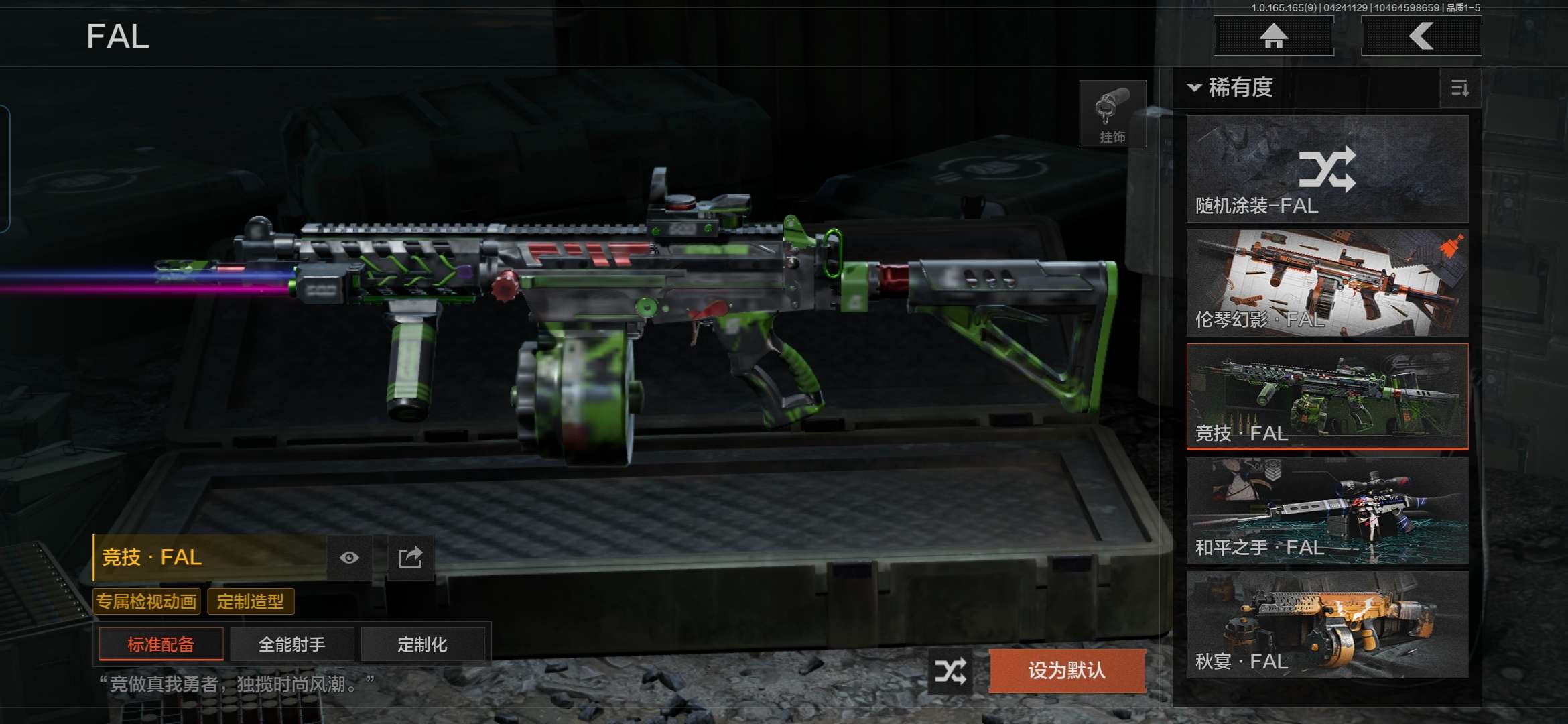The width and height of the screenshot is (1568, 724).
Task: Switch to the 全能射手 tab
Action: pyautogui.click(x=291, y=644)
